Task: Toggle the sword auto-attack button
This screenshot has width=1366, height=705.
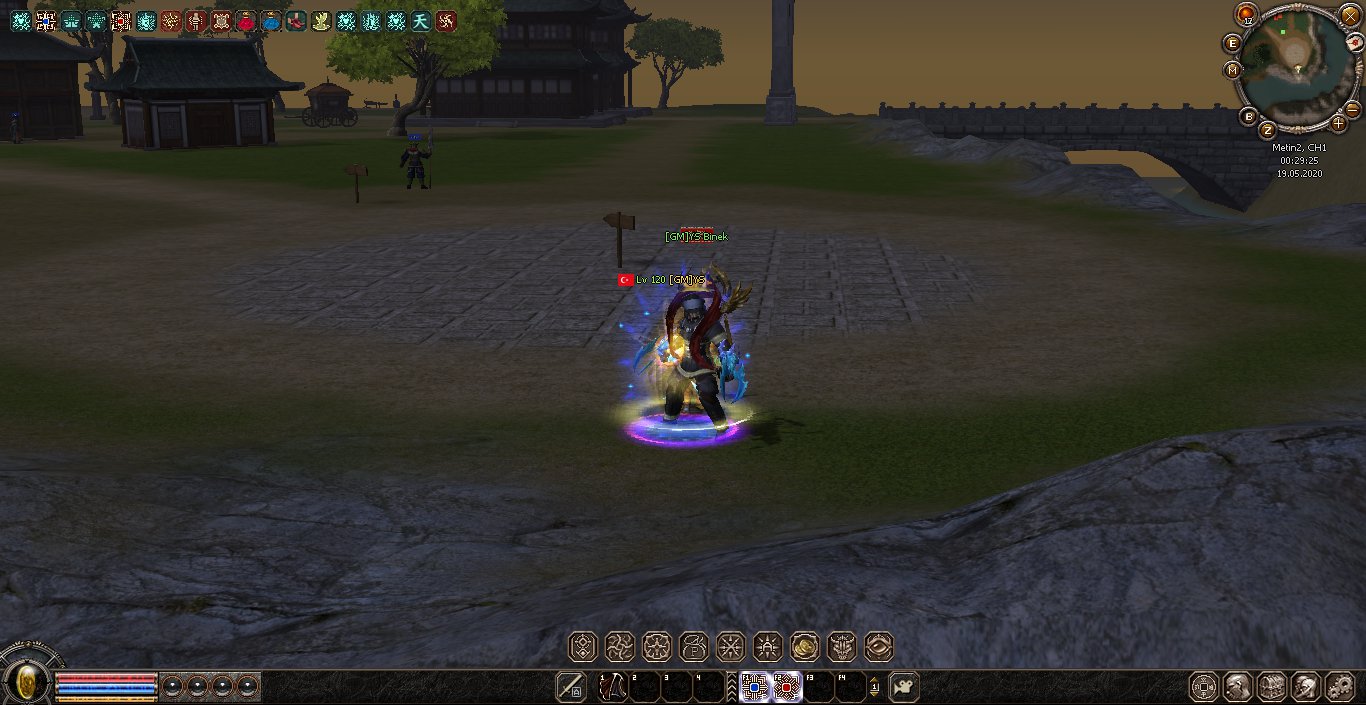Action: pyautogui.click(x=571, y=687)
